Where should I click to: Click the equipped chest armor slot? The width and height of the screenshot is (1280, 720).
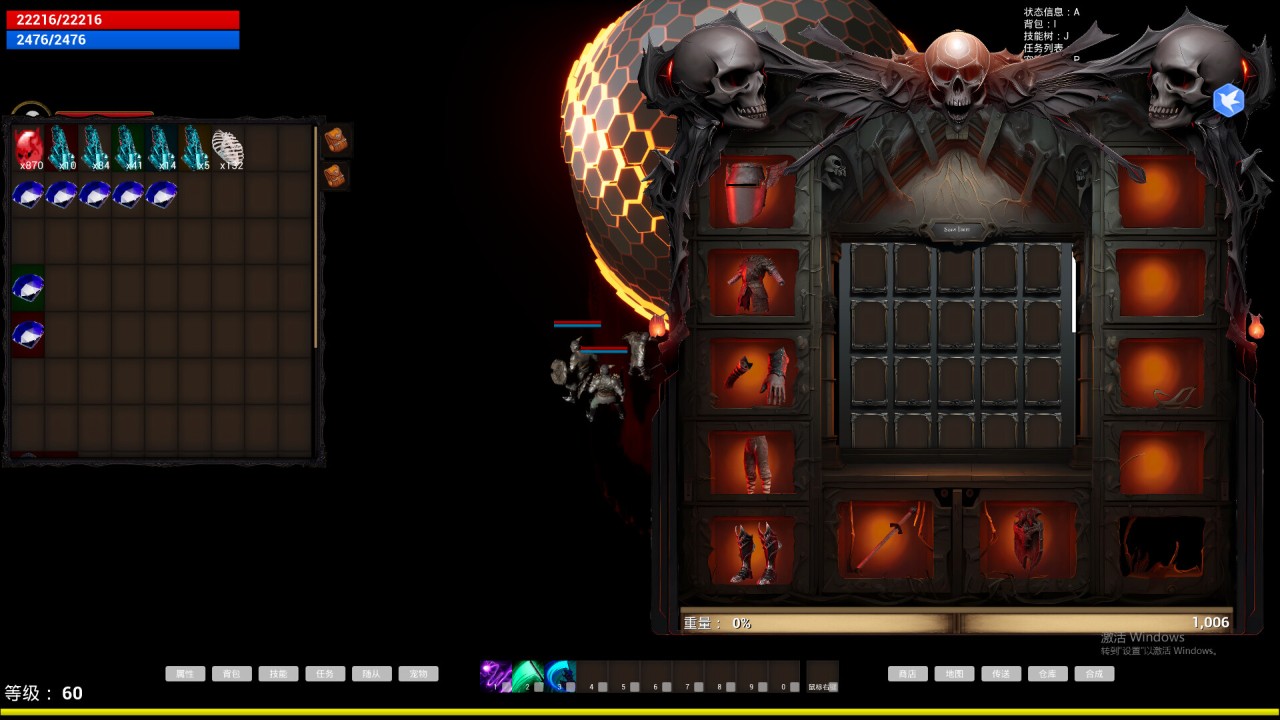752,283
